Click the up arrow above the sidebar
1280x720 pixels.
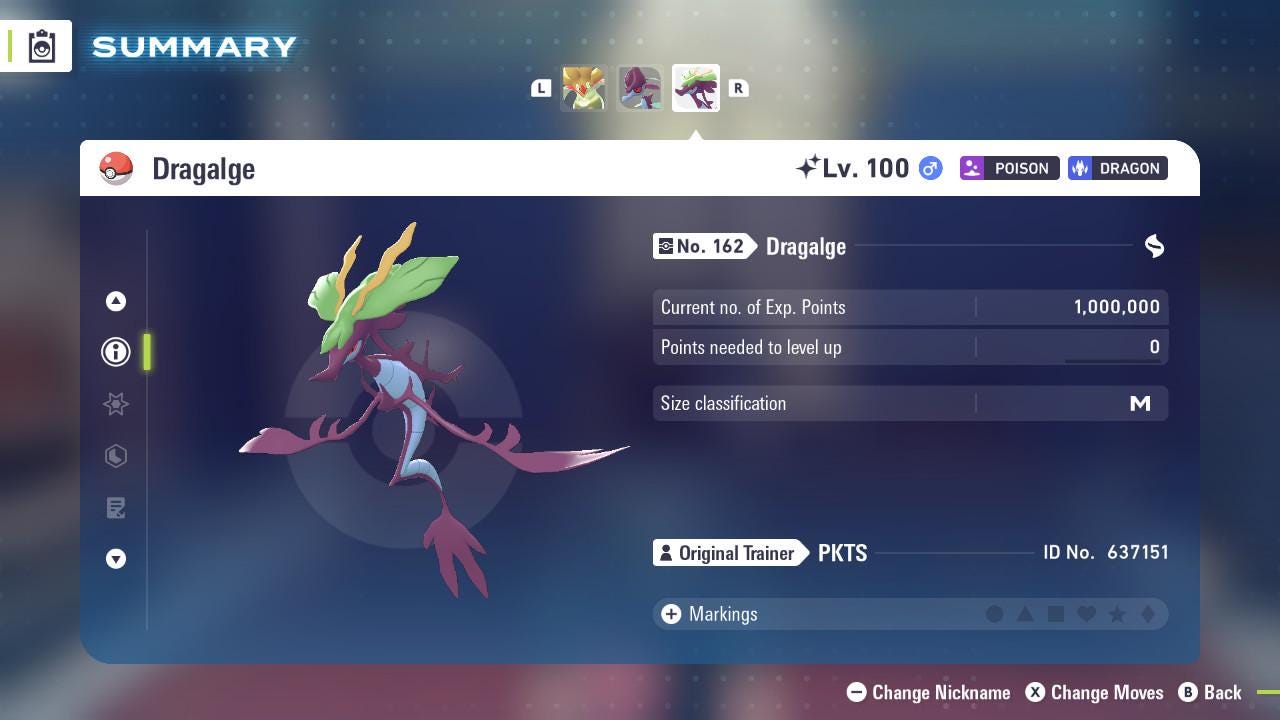click(x=115, y=301)
